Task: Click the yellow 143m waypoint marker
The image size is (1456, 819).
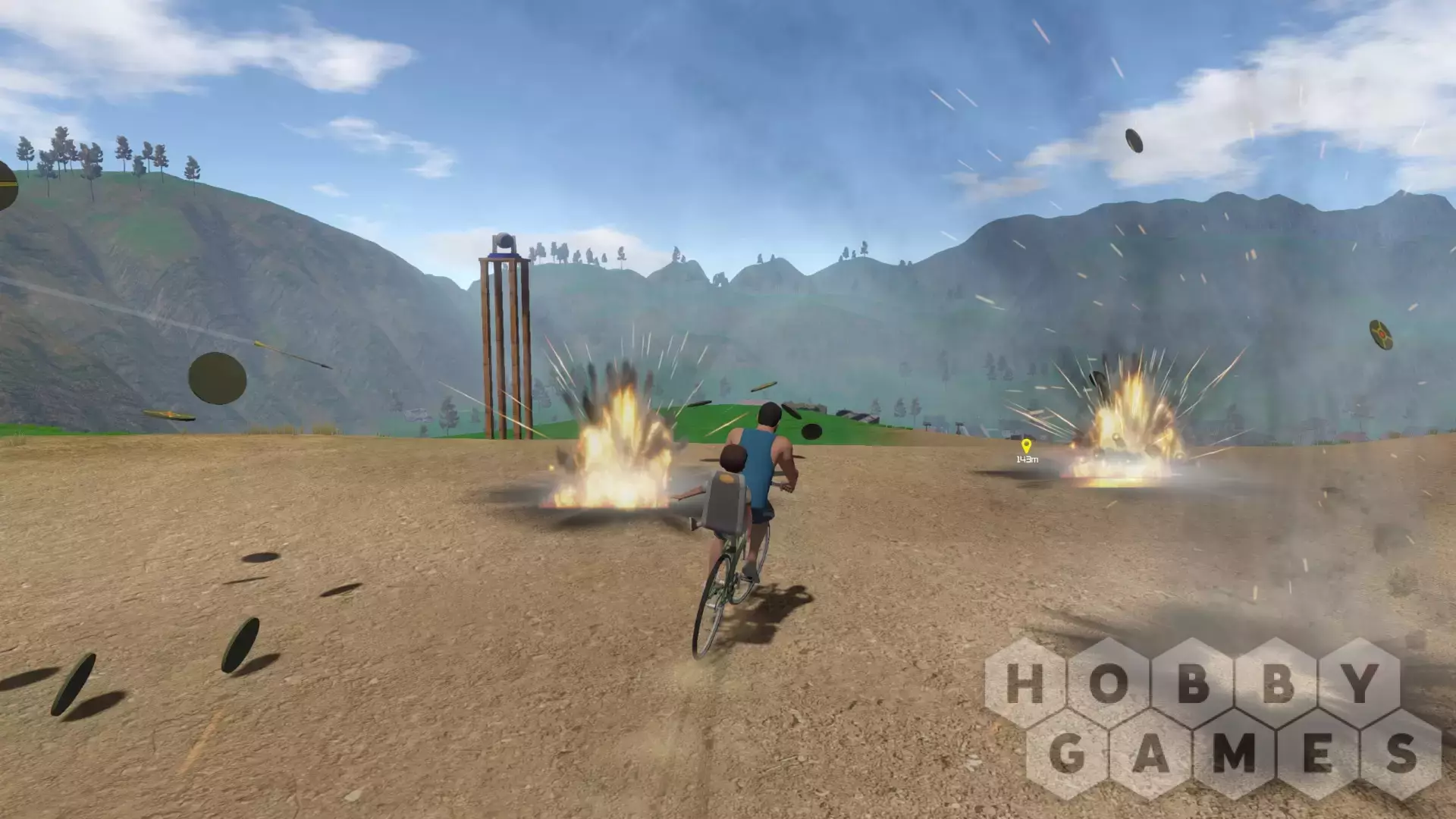Action: 1026,447
